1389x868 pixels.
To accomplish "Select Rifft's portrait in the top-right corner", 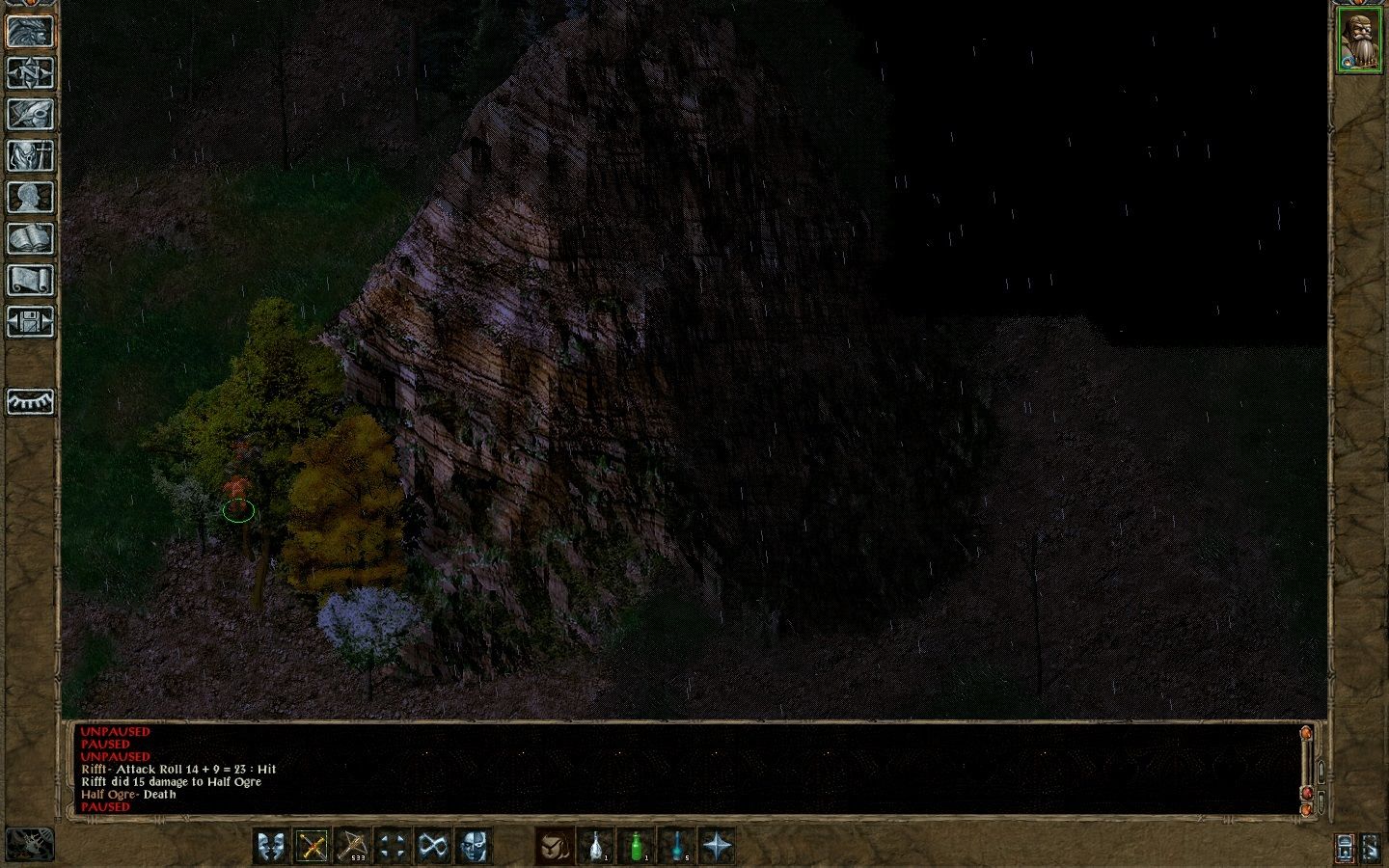I will [x=1361, y=39].
